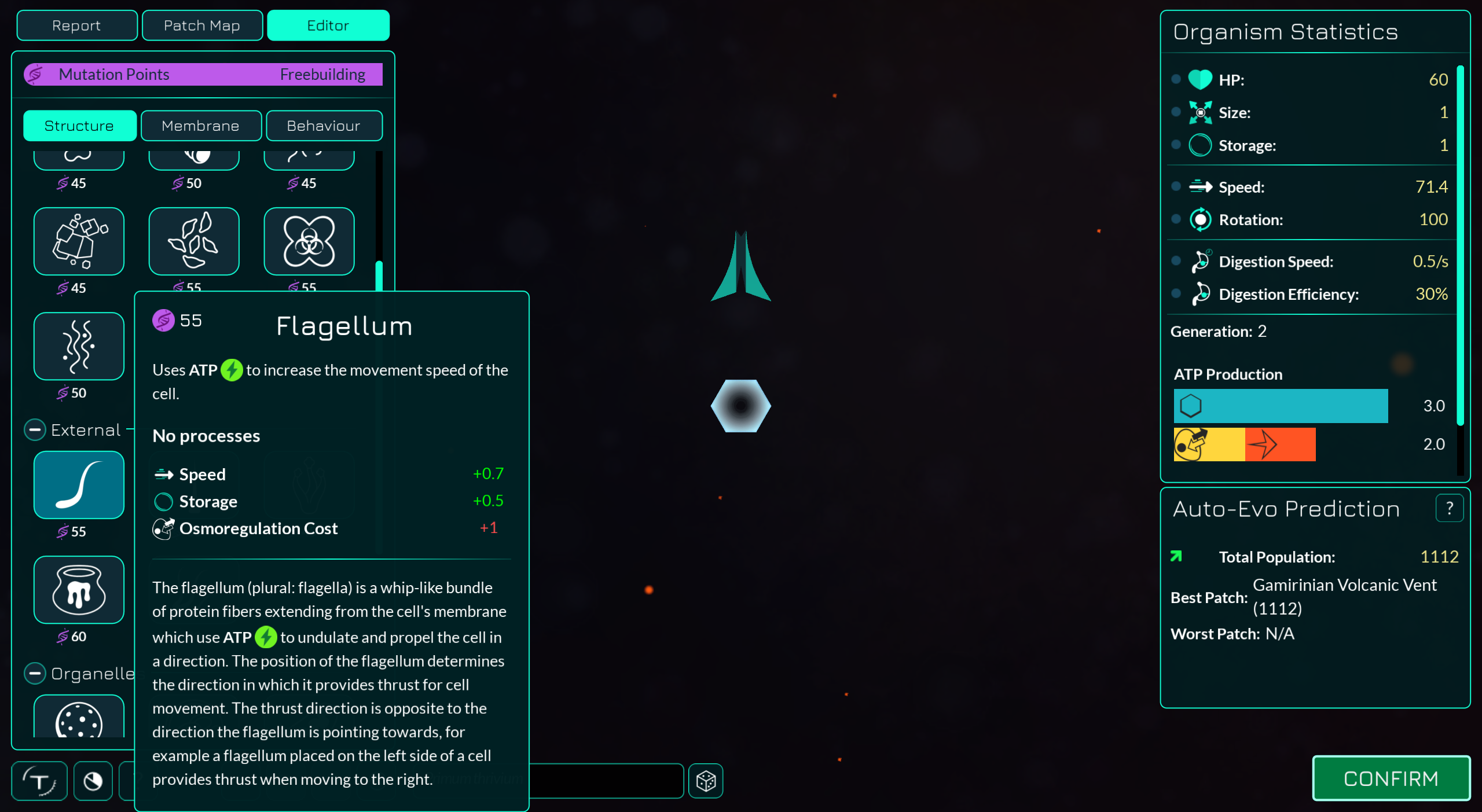Switch to the Patch Map tab
The image size is (1482, 812).
[x=201, y=25]
